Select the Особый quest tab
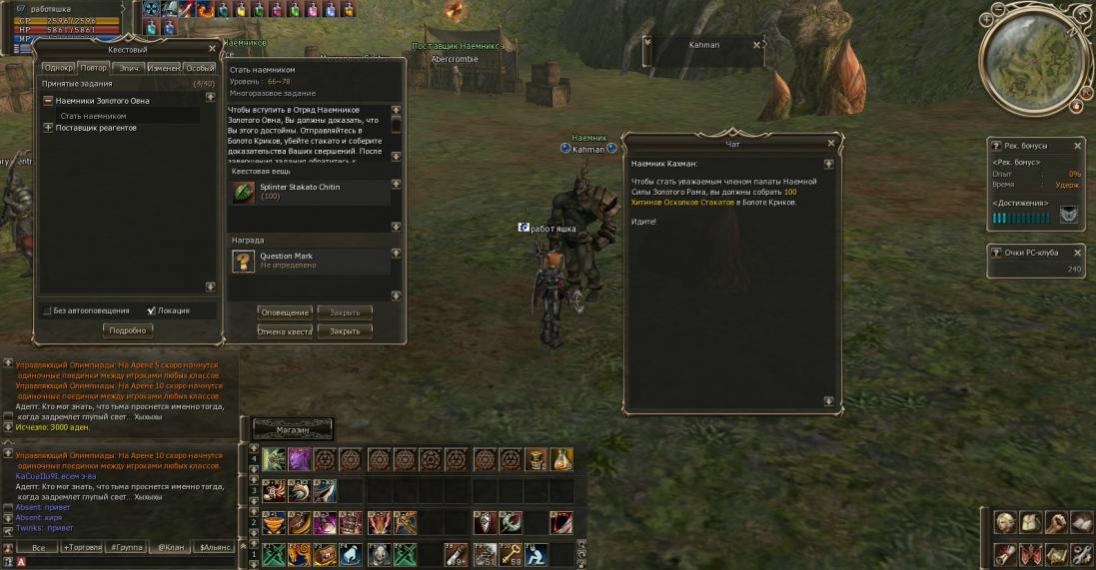1096x570 pixels. click(x=199, y=68)
